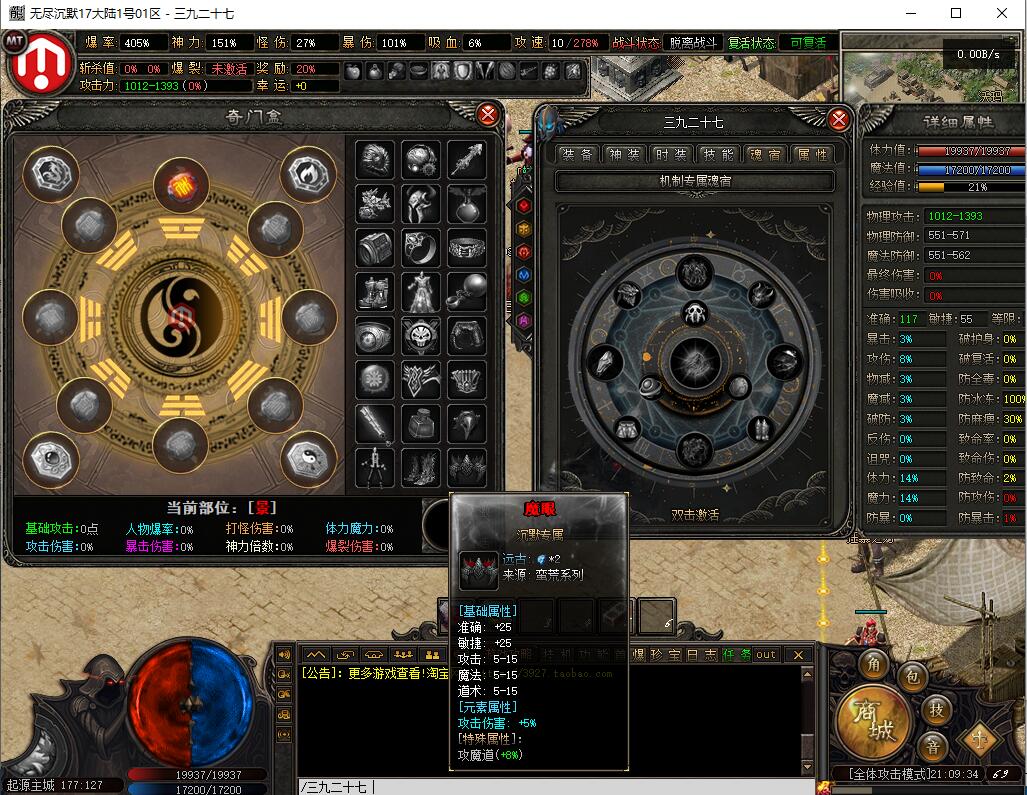Open the 神装 tab
1027x795 pixels.
pos(623,154)
